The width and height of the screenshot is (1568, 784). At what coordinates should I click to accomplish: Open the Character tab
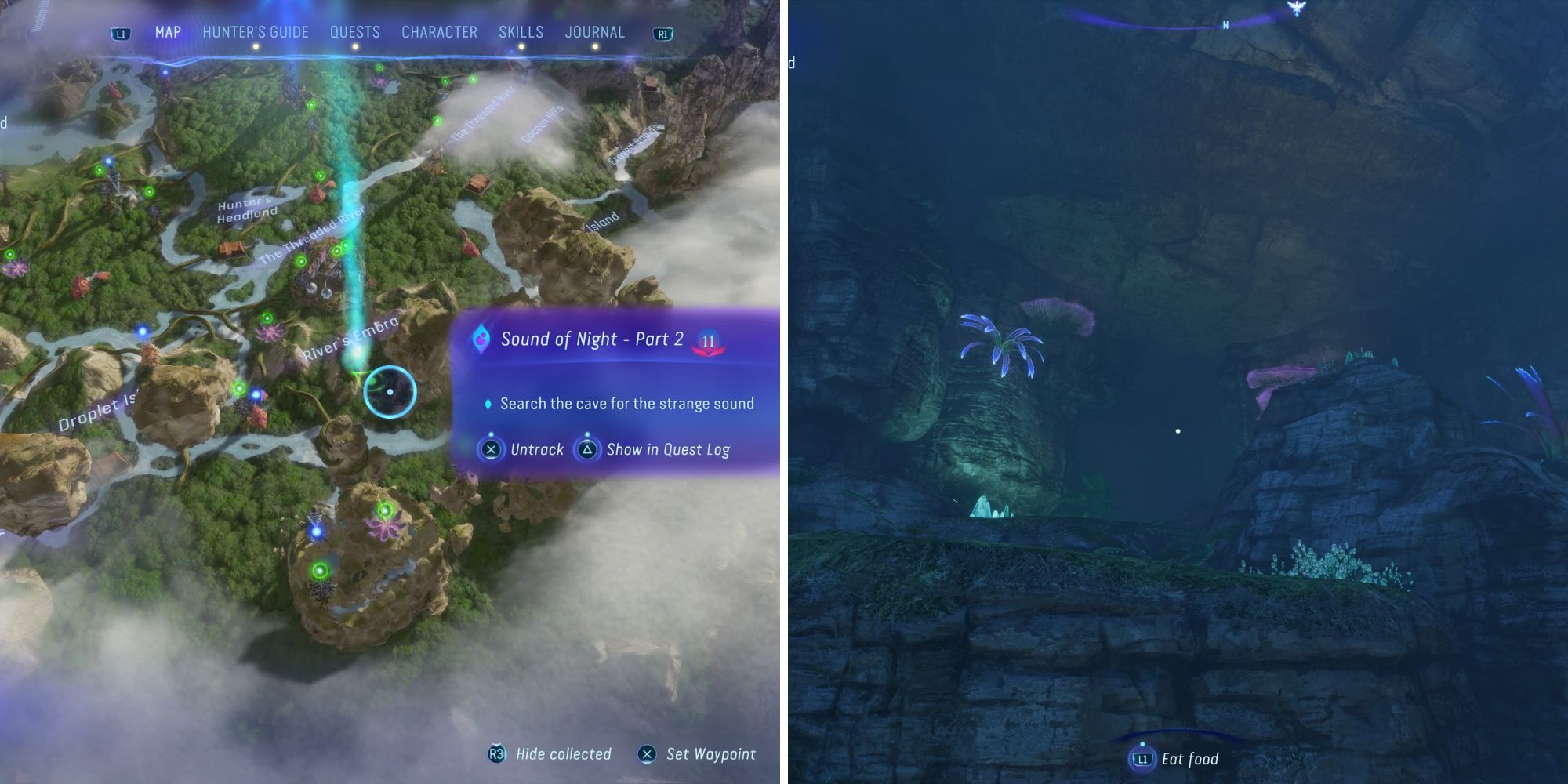click(439, 32)
